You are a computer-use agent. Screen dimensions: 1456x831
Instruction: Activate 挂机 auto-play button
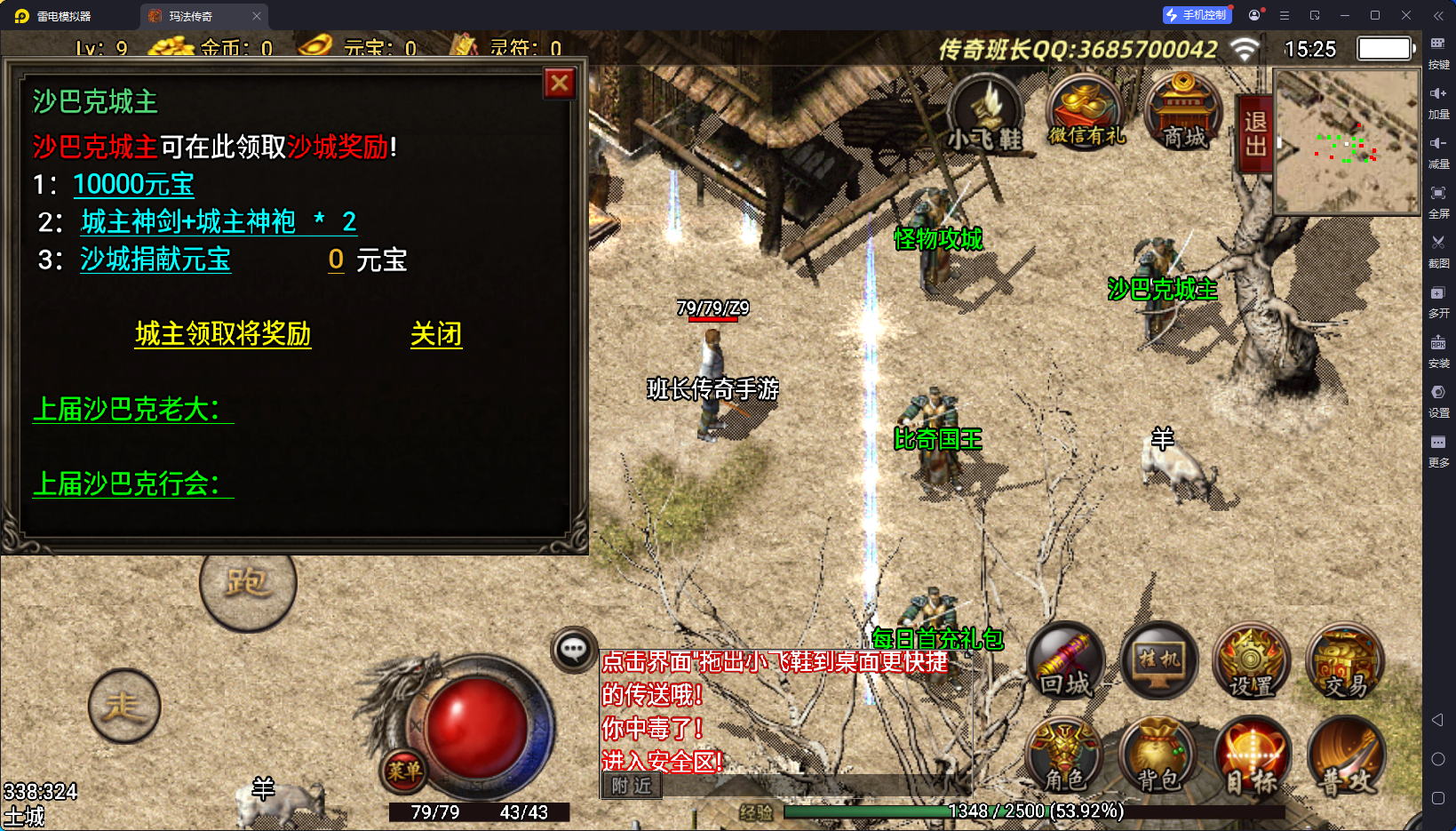click(1159, 662)
